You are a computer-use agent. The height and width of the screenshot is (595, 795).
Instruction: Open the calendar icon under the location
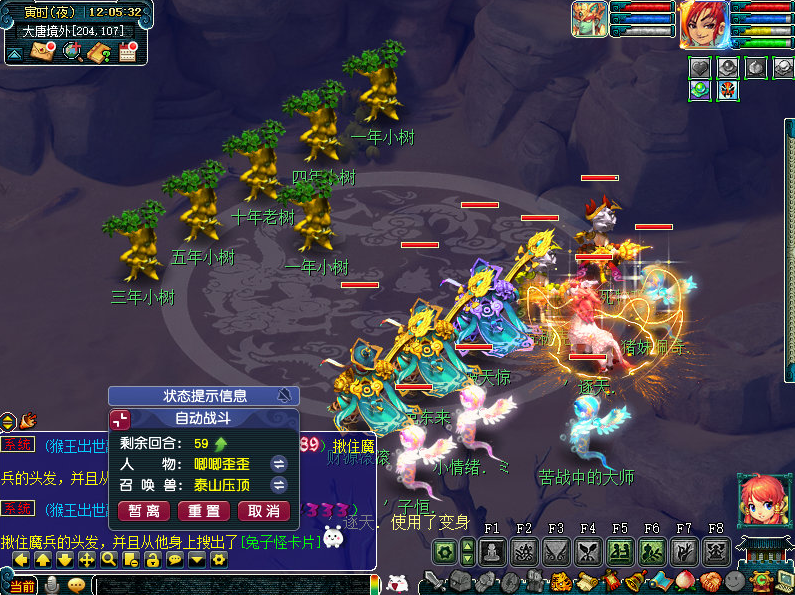128,51
